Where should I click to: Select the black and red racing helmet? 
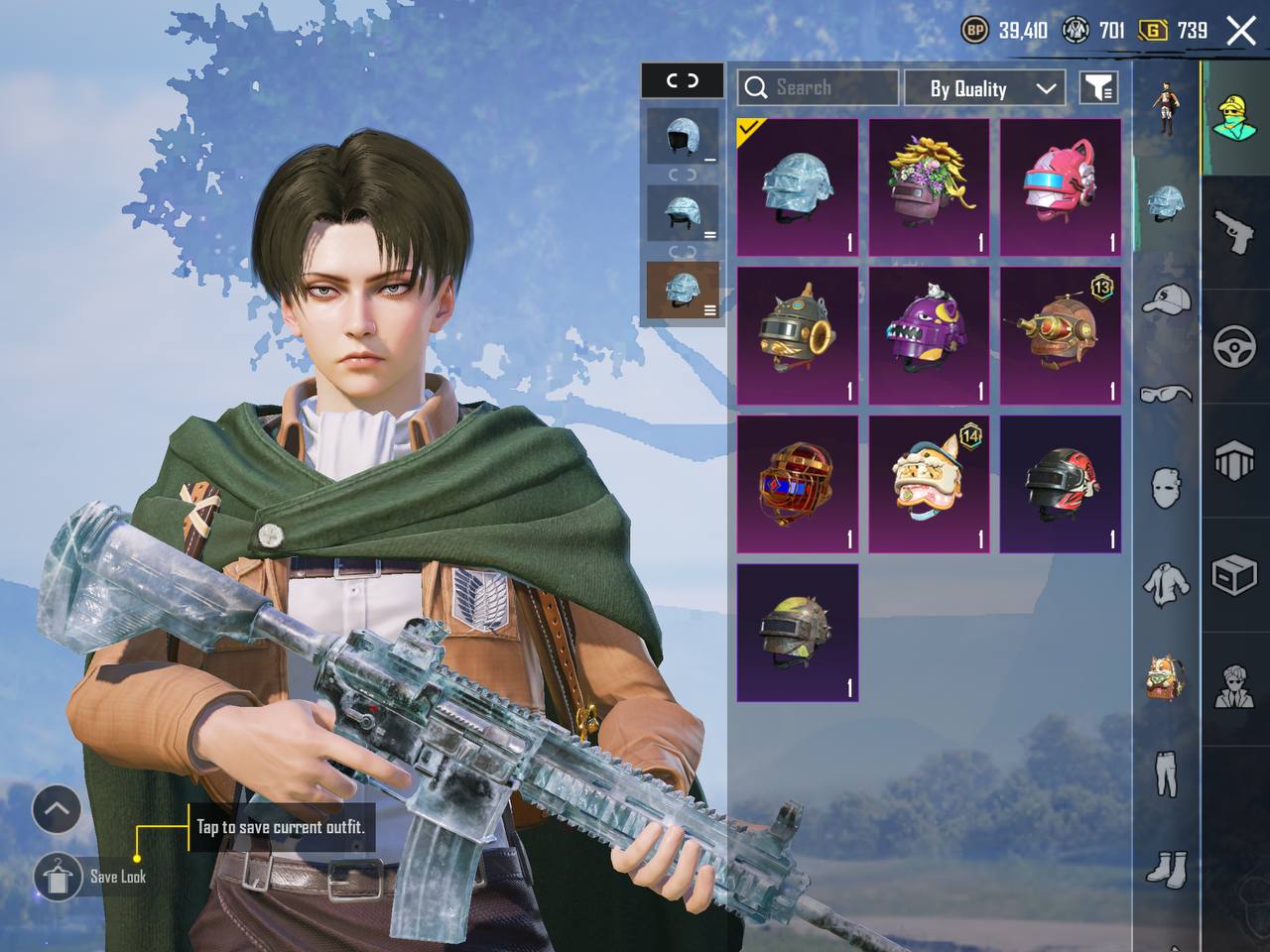click(1061, 484)
